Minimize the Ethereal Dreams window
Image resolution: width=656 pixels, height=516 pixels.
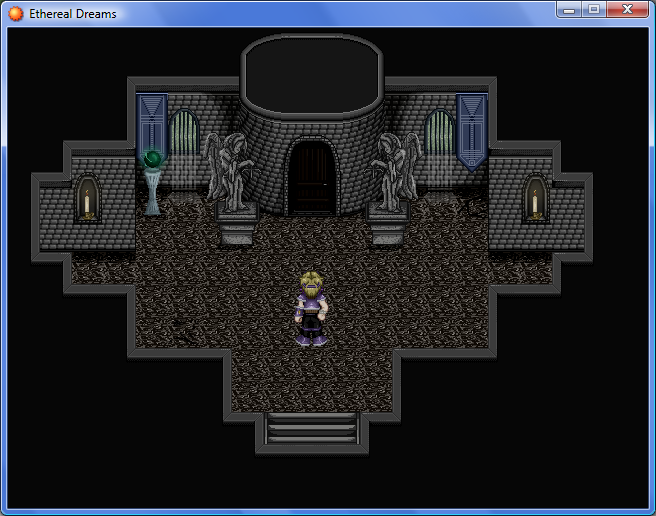(570, 10)
